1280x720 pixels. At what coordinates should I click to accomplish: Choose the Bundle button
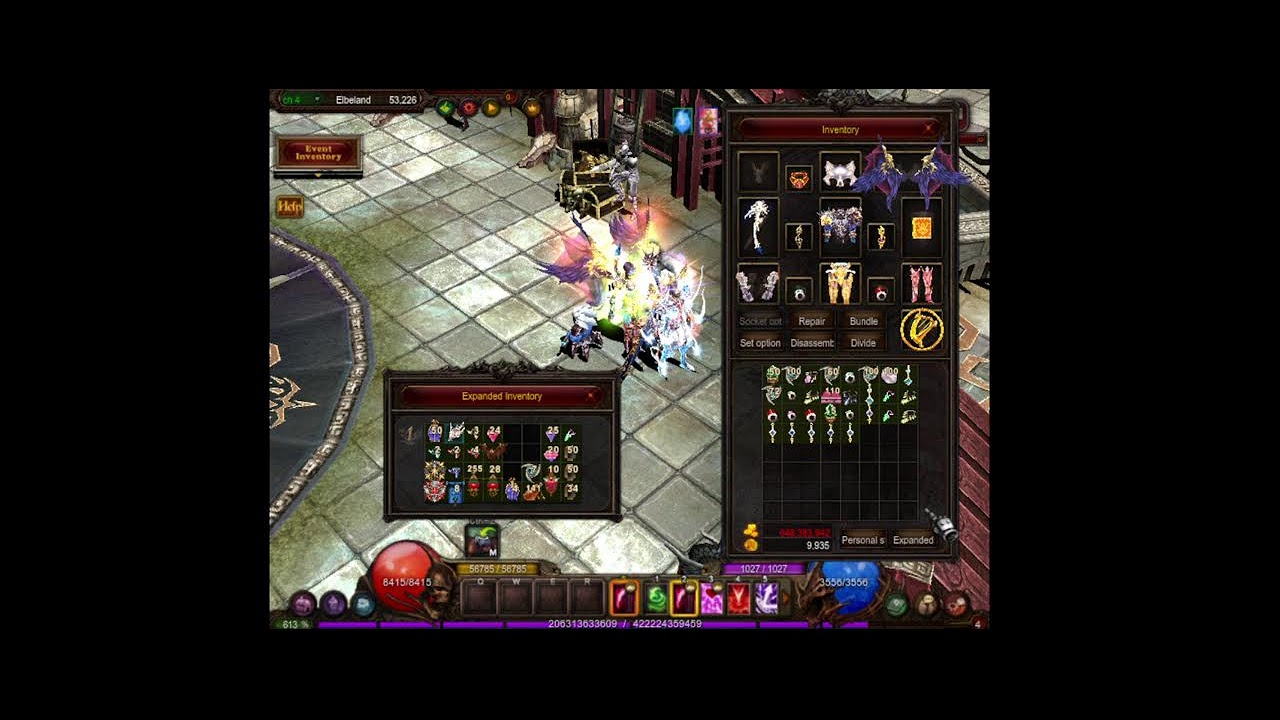click(x=863, y=321)
